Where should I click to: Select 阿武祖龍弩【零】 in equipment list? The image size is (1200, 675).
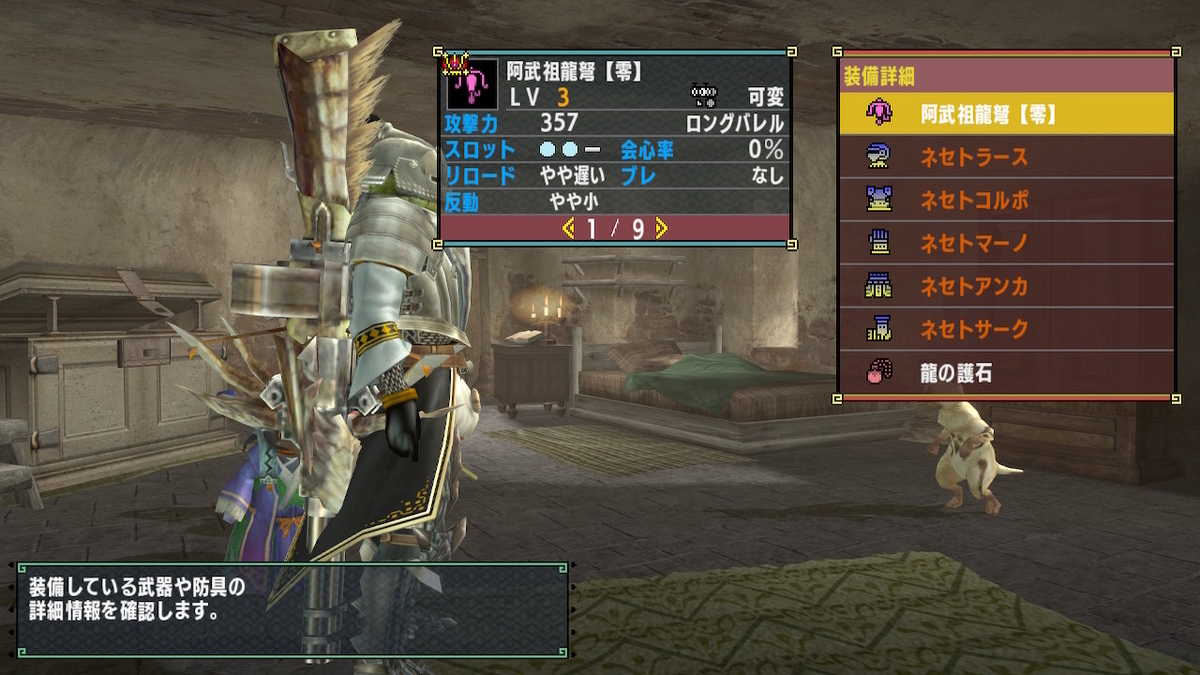click(1005, 114)
